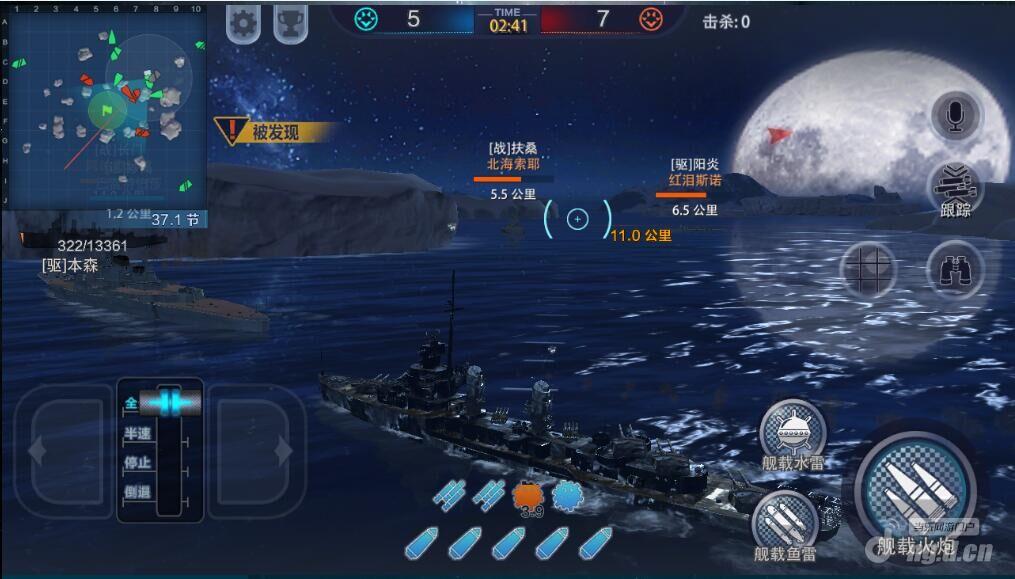Target the enemy destroyer 阳炎 label
1015x579 pixels.
(695, 172)
